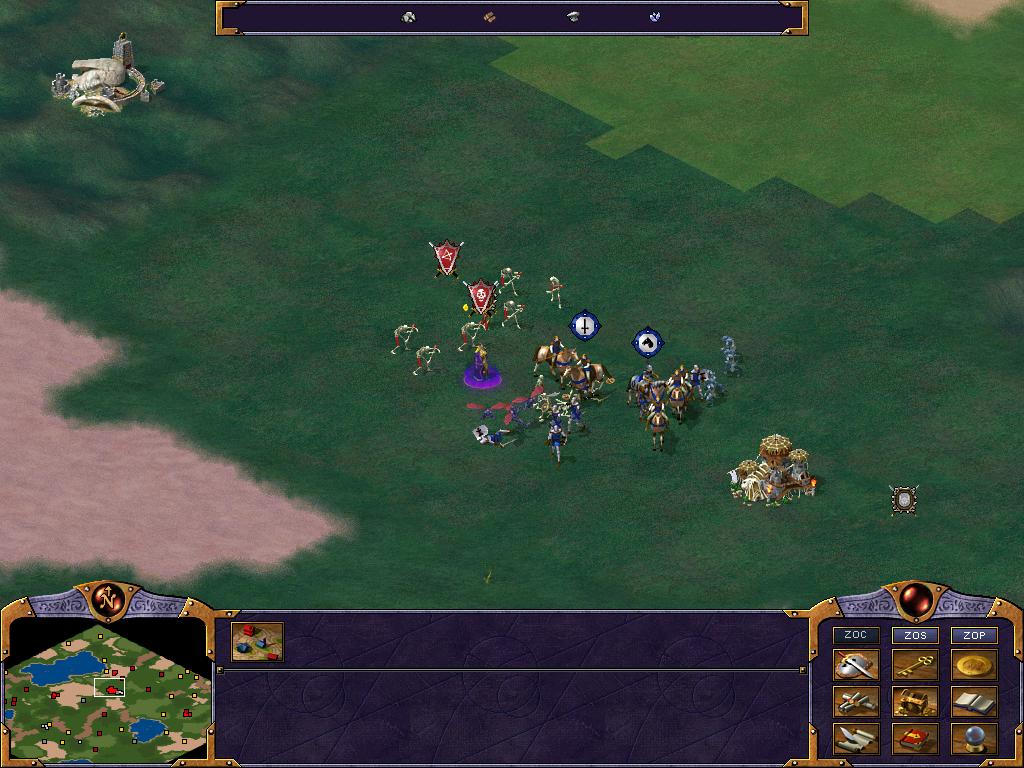
Task: Open the red spellbook icon
Action: tap(915, 739)
